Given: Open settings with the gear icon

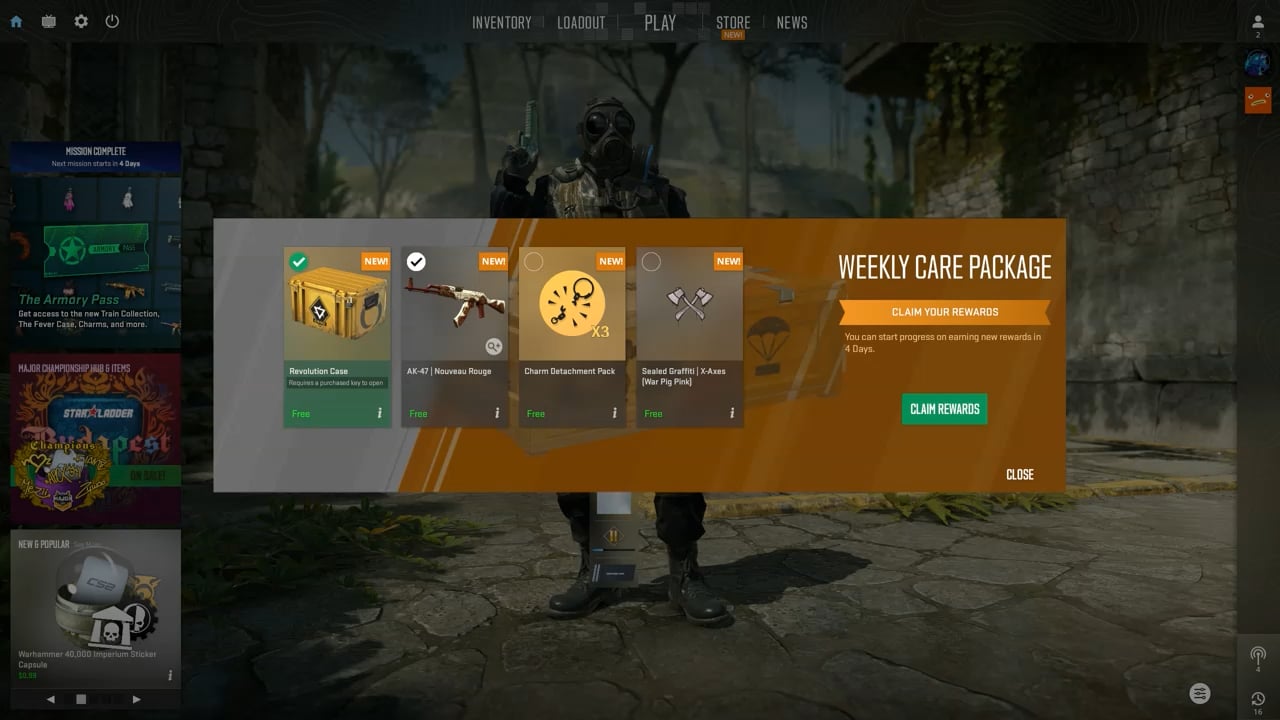Looking at the screenshot, I should [81, 21].
